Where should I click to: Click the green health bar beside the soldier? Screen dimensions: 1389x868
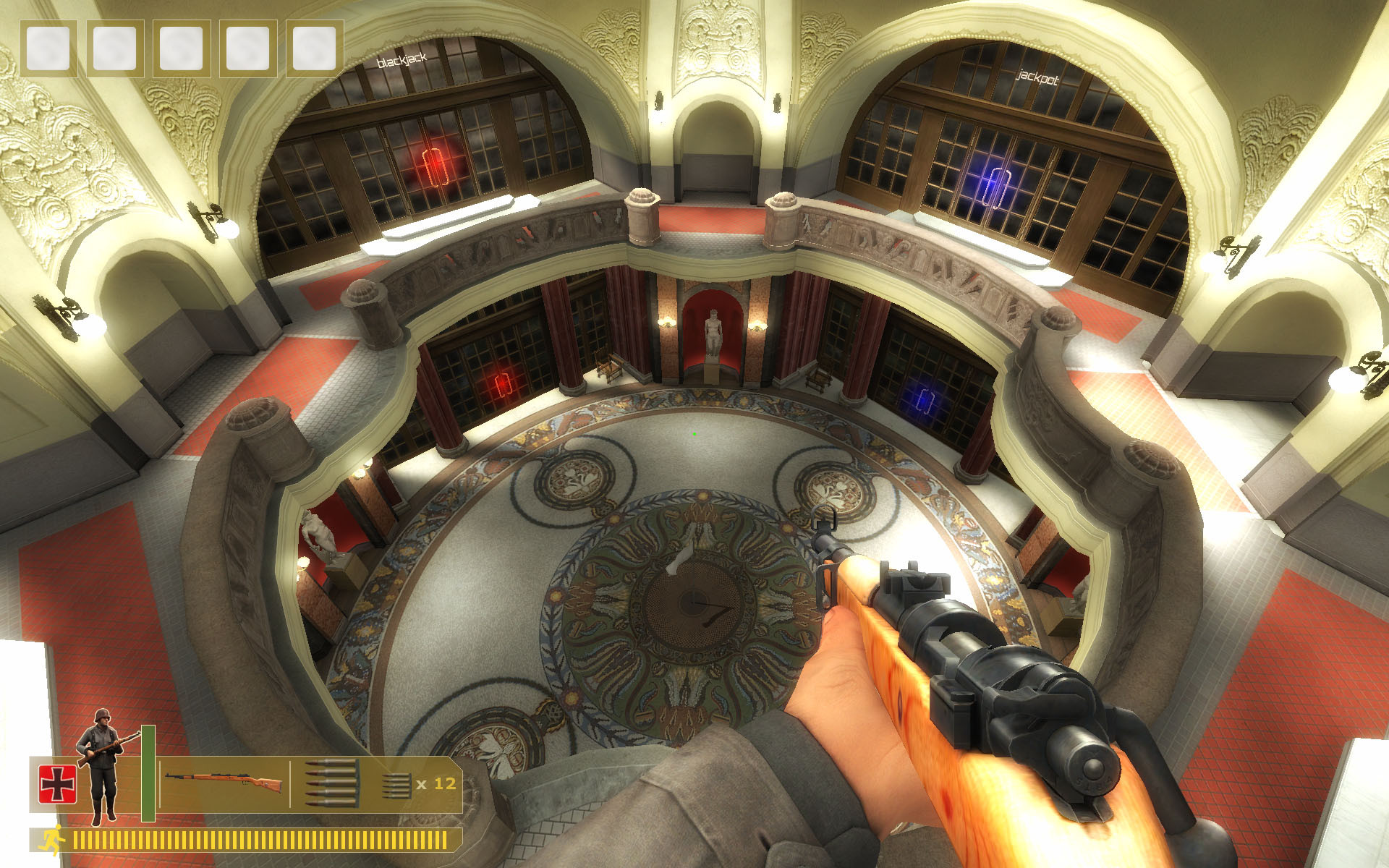[148, 774]
